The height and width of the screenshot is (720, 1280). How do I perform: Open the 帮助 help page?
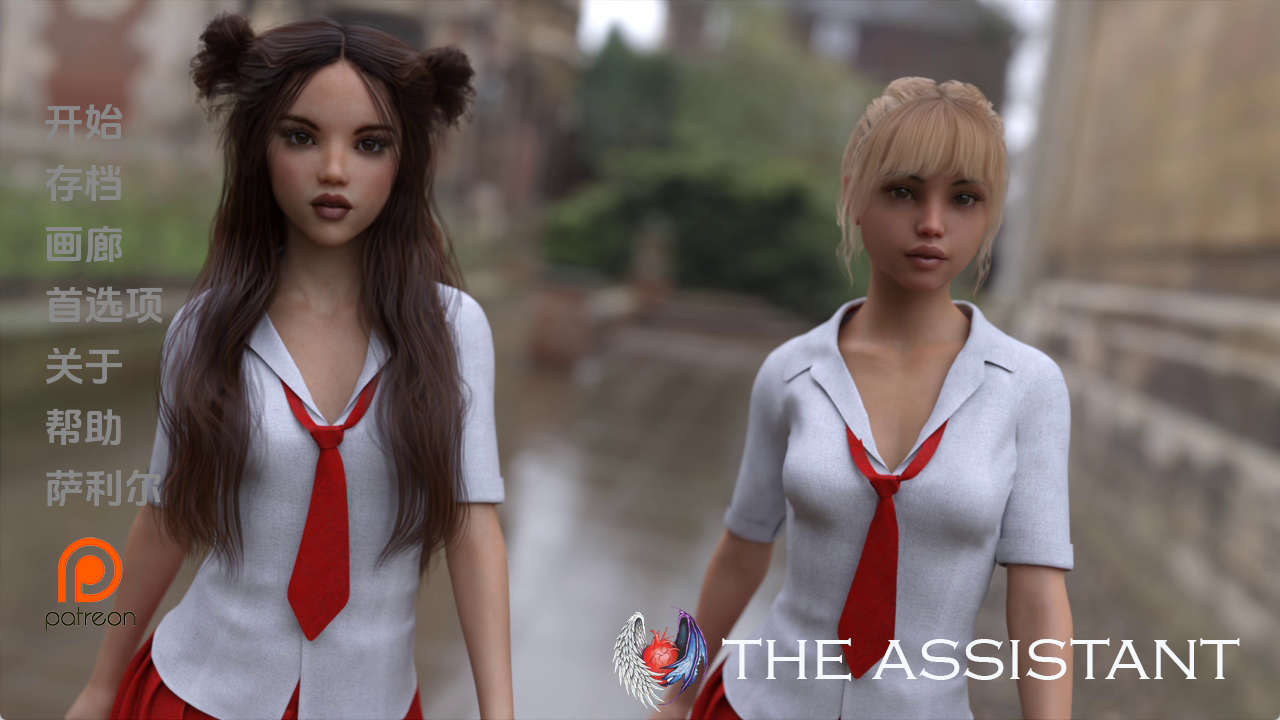84,428
